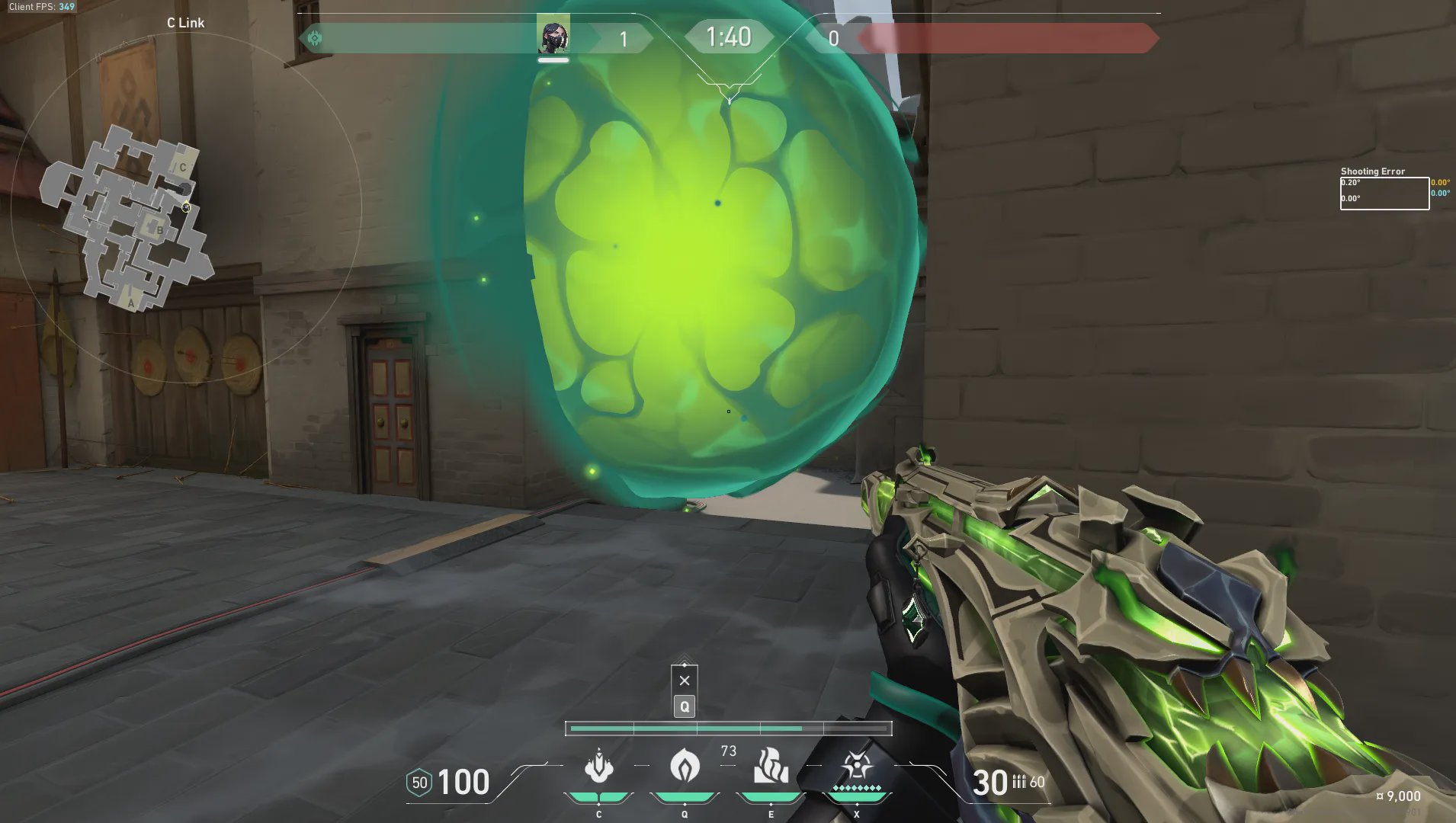Click the minimap of the map
This screenshot has height=823, width=1456.
pos(127,219)
